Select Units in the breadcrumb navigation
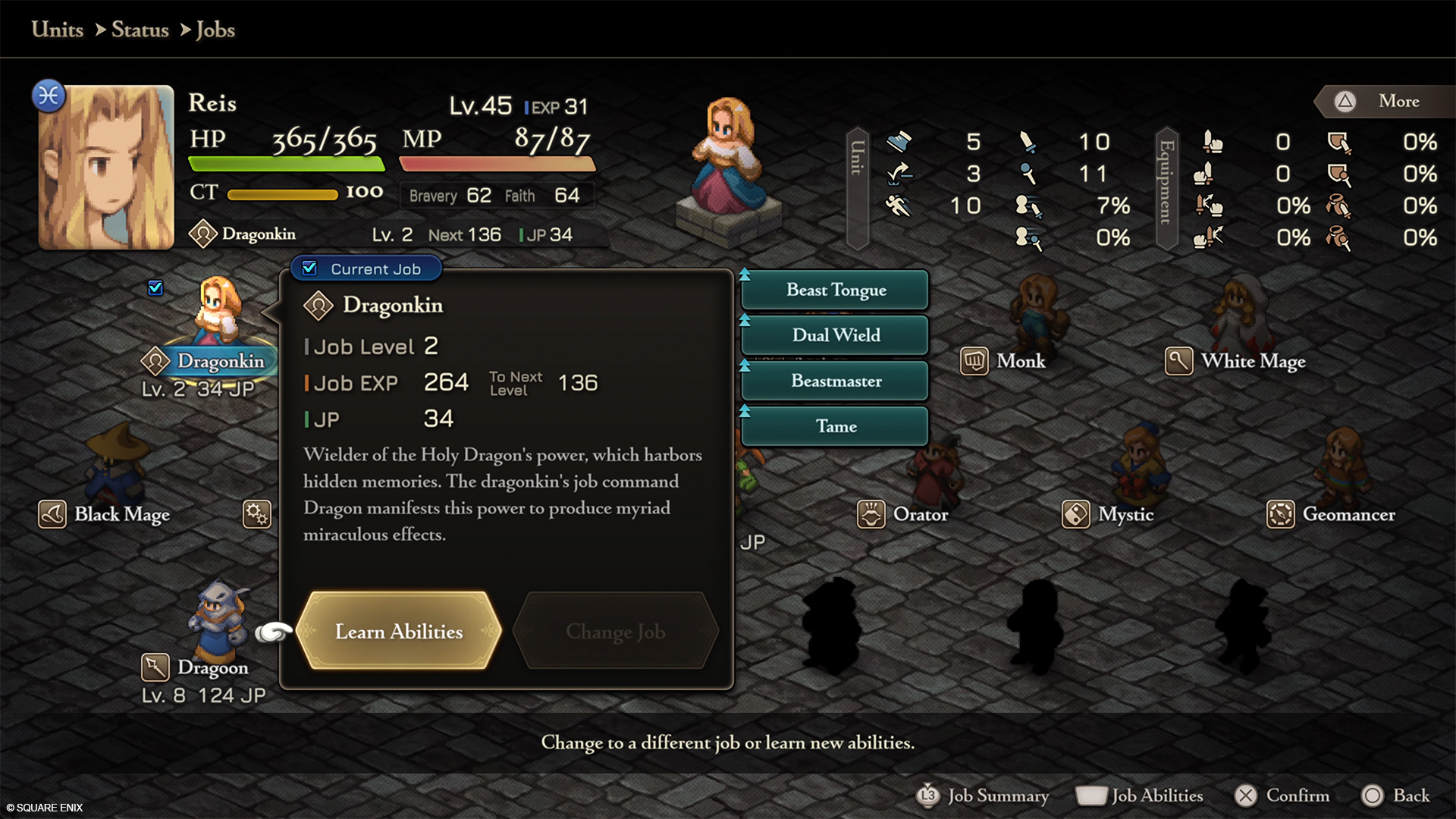1456x819 pixels. (56, 30)
